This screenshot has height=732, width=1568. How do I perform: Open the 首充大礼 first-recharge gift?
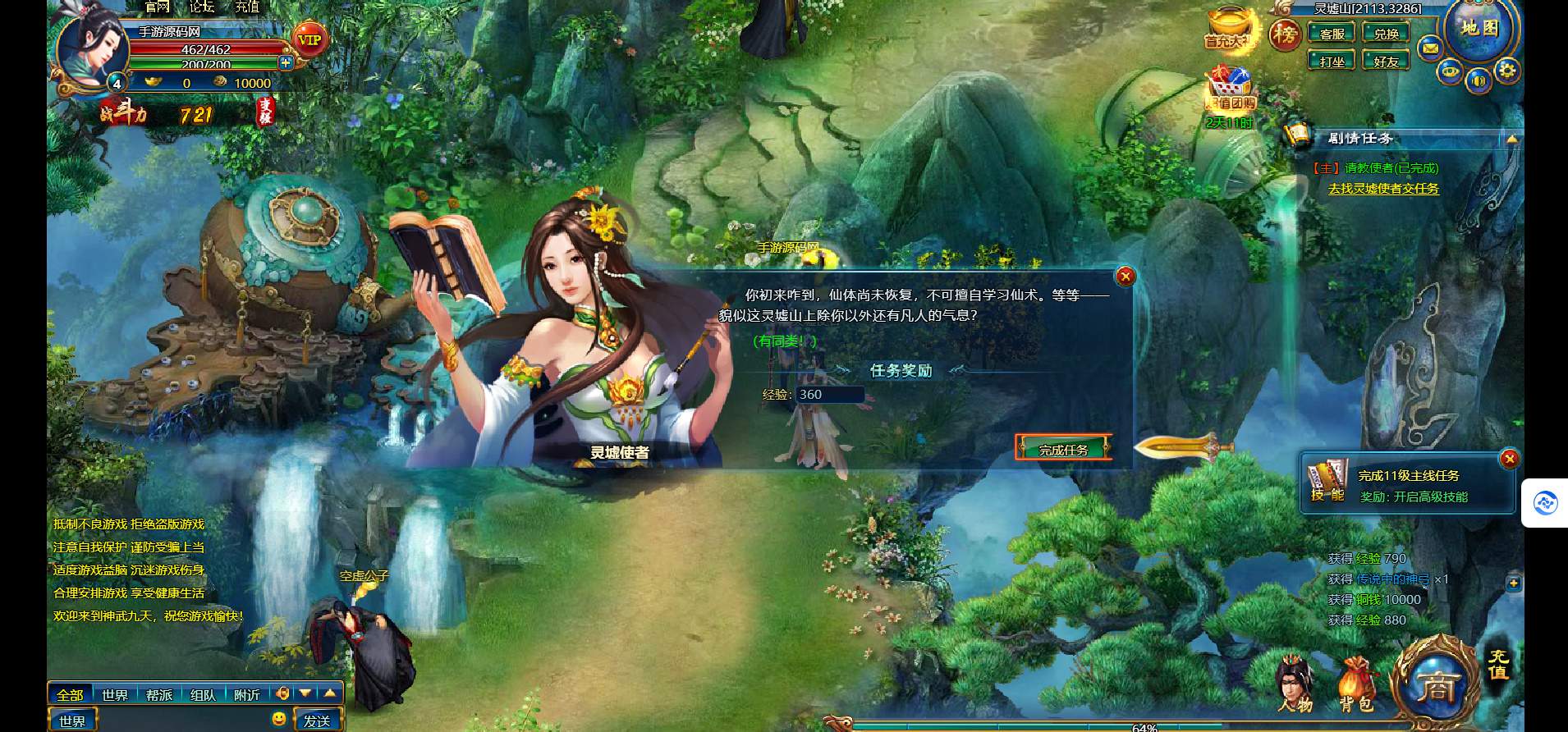click(x=1227, y=30)
